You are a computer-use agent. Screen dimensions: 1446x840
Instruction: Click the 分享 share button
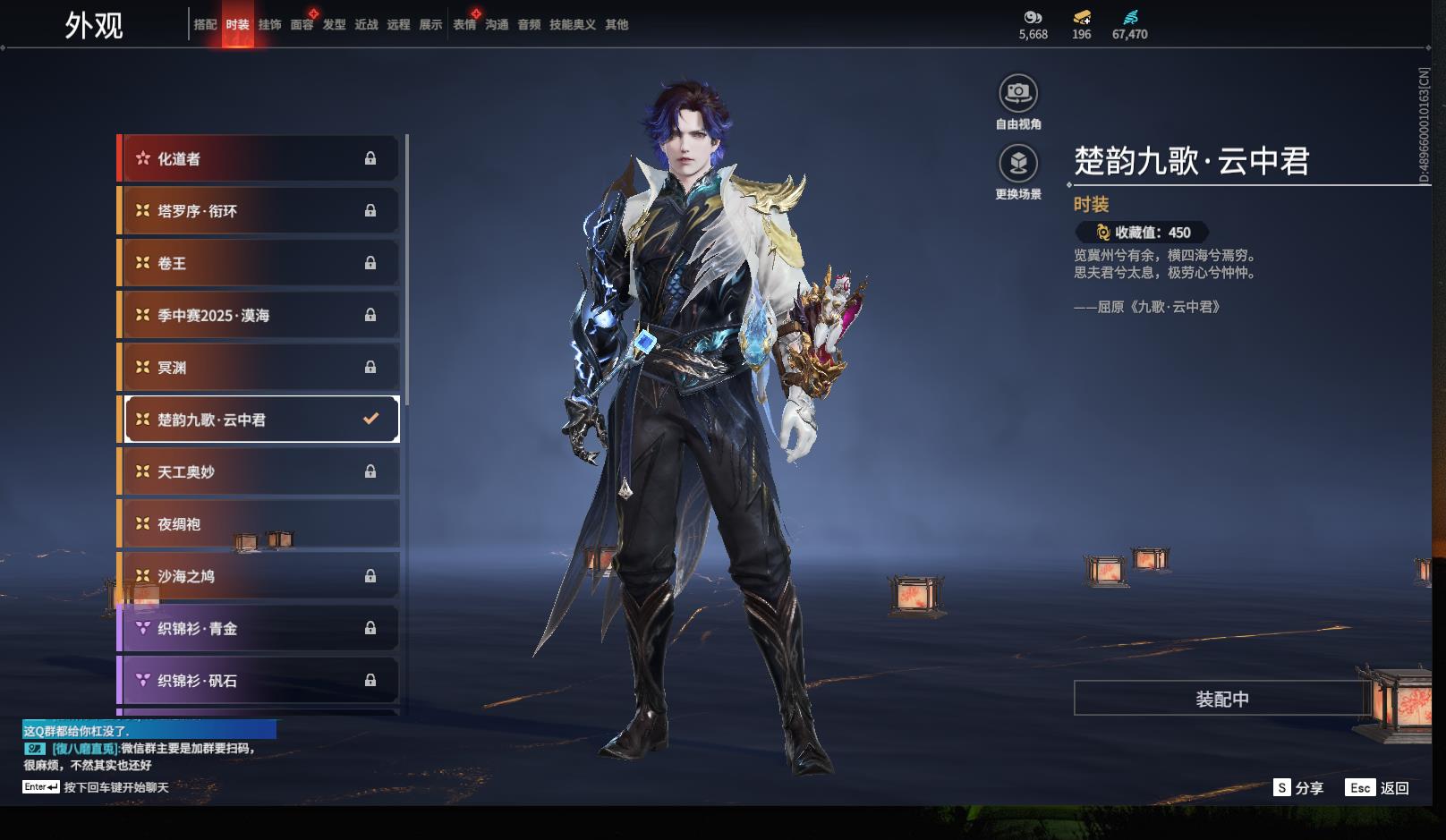tap(1298, 788)
